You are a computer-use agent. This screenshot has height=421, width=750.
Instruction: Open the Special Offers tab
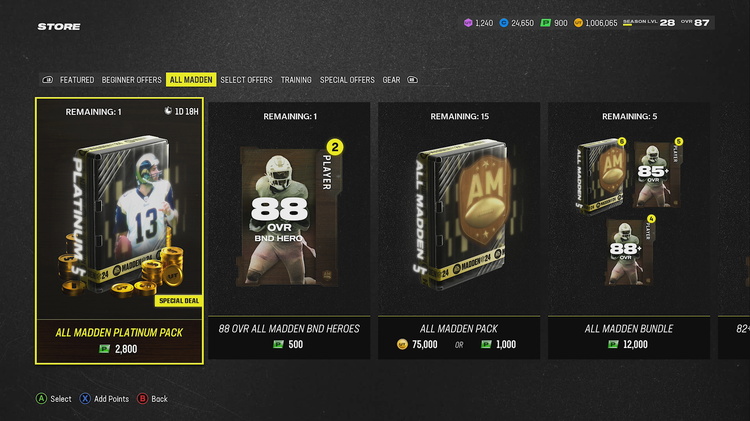[347, 80]
